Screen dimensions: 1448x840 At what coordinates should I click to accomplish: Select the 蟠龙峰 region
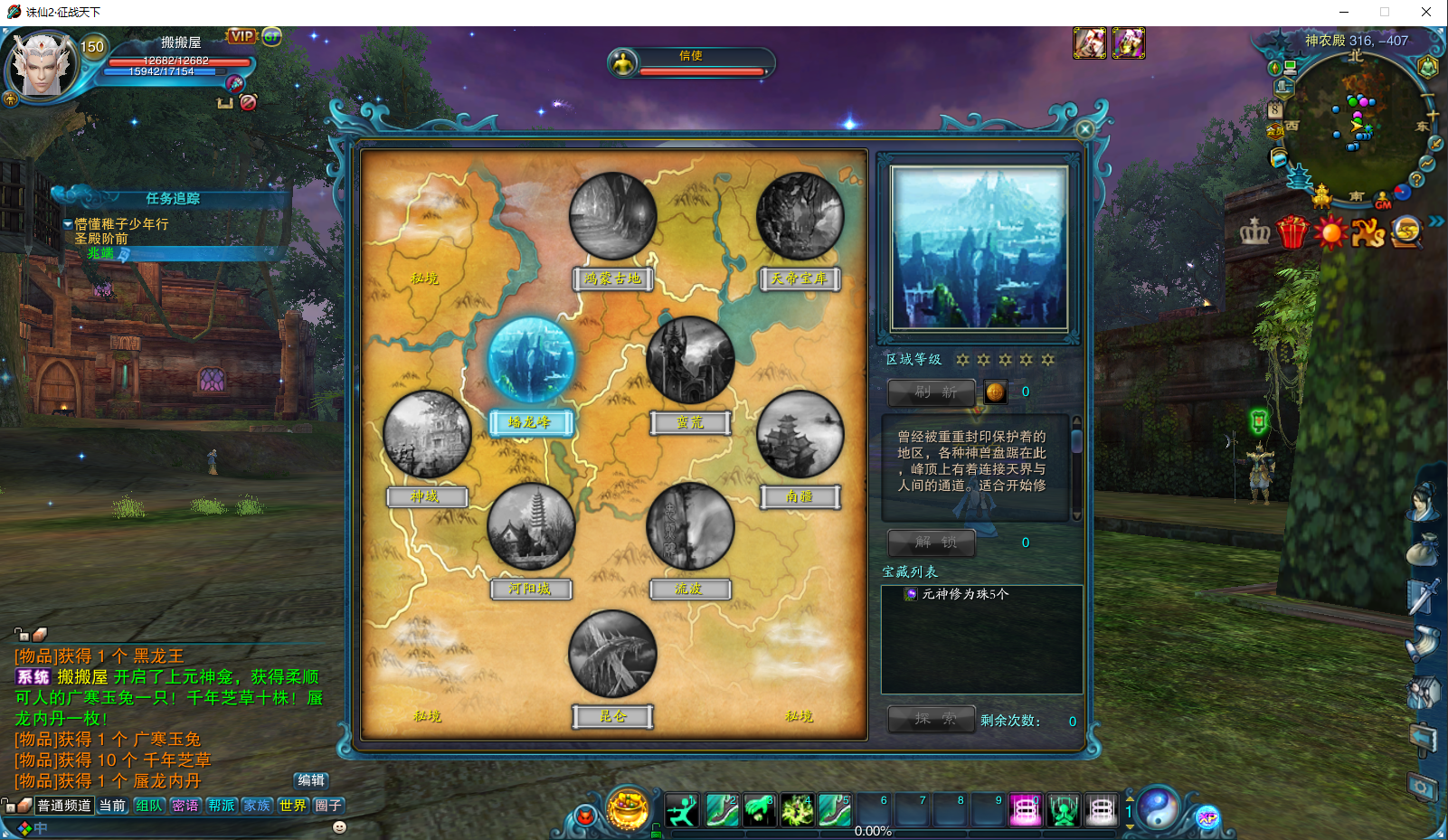[x=531, y=360]
